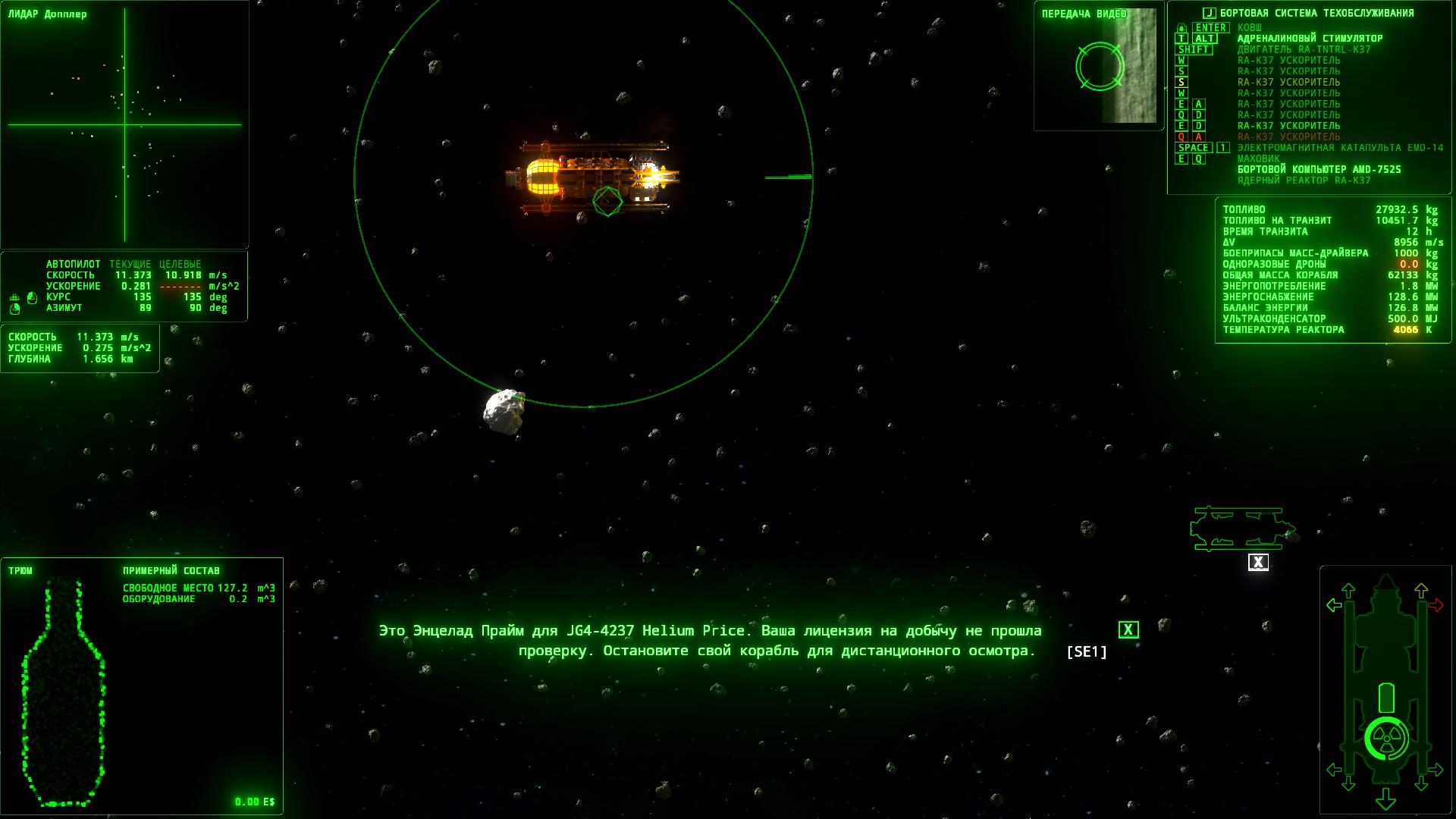Click the autopilot target СКОРОСТЬ value
Viewport: 1456px width, 819px height.
tap(184, 275)
